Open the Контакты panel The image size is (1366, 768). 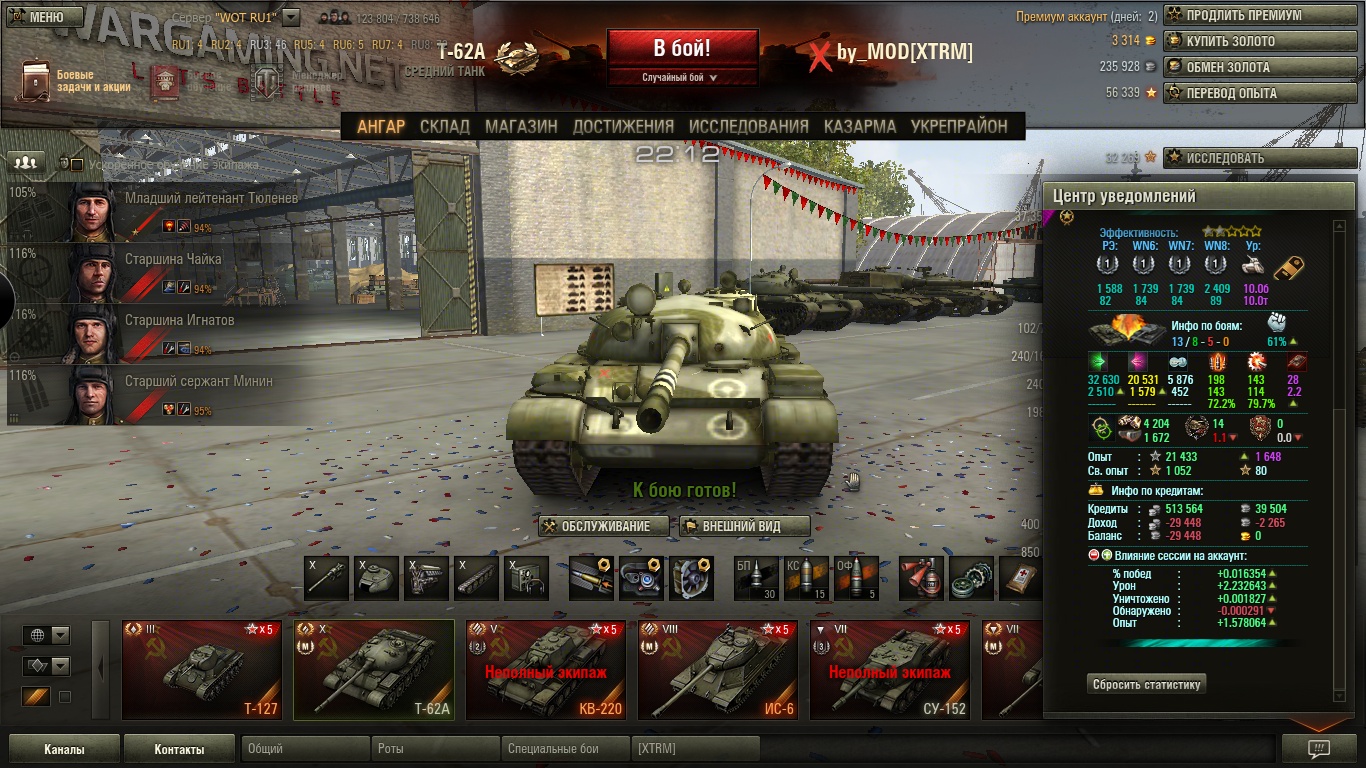tap(179, 749)
